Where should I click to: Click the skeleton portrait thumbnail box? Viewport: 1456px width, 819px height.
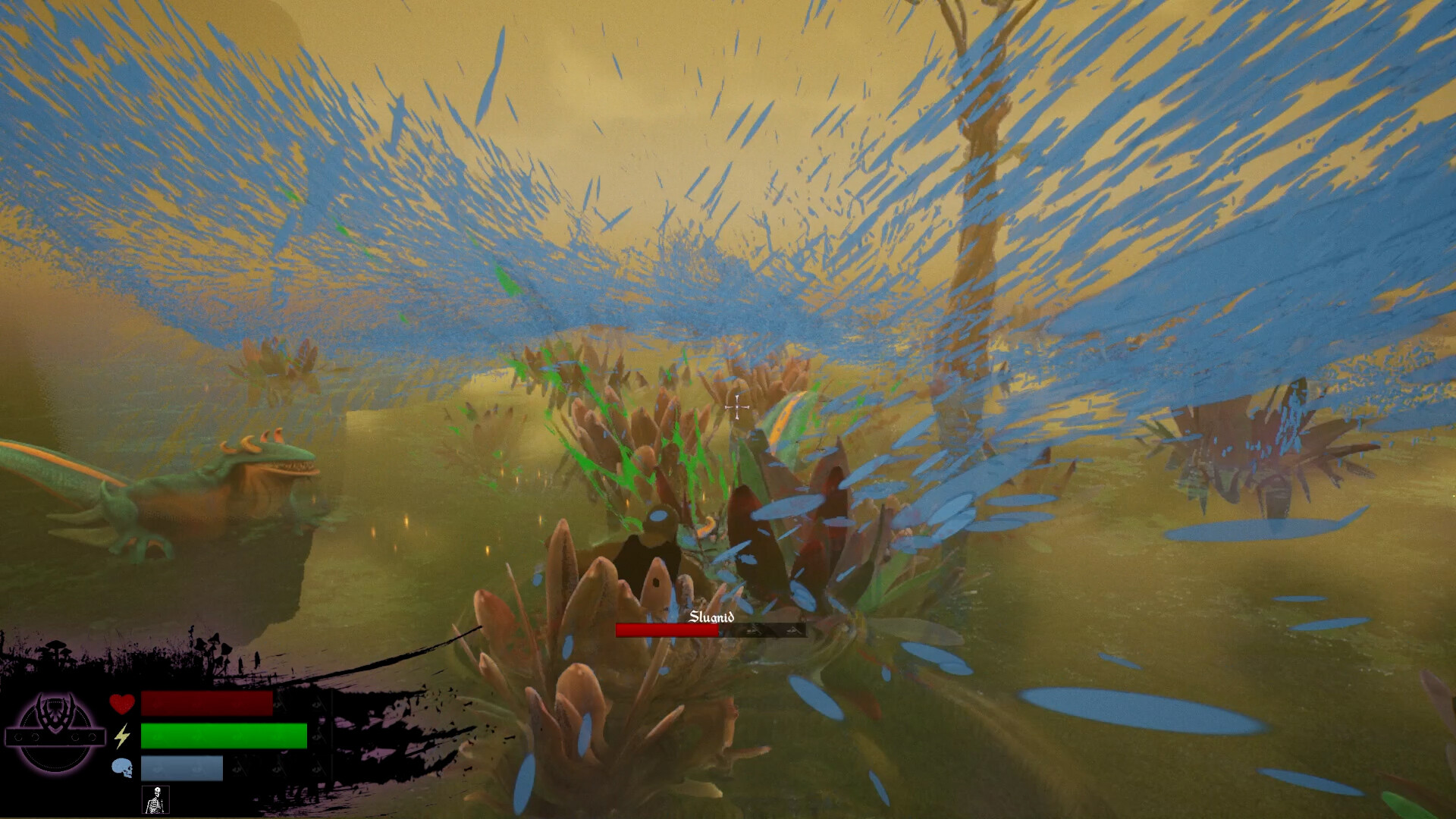pyautogui.click(x=156, y=800)
